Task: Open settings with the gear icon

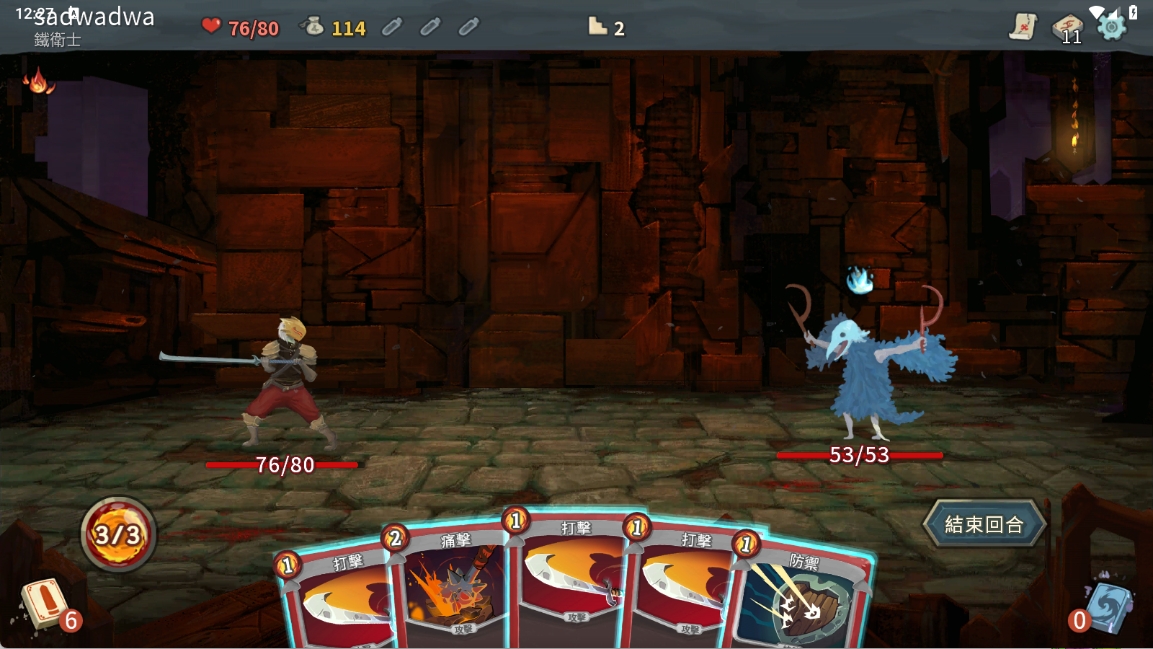Action: tap(1112, 26)
